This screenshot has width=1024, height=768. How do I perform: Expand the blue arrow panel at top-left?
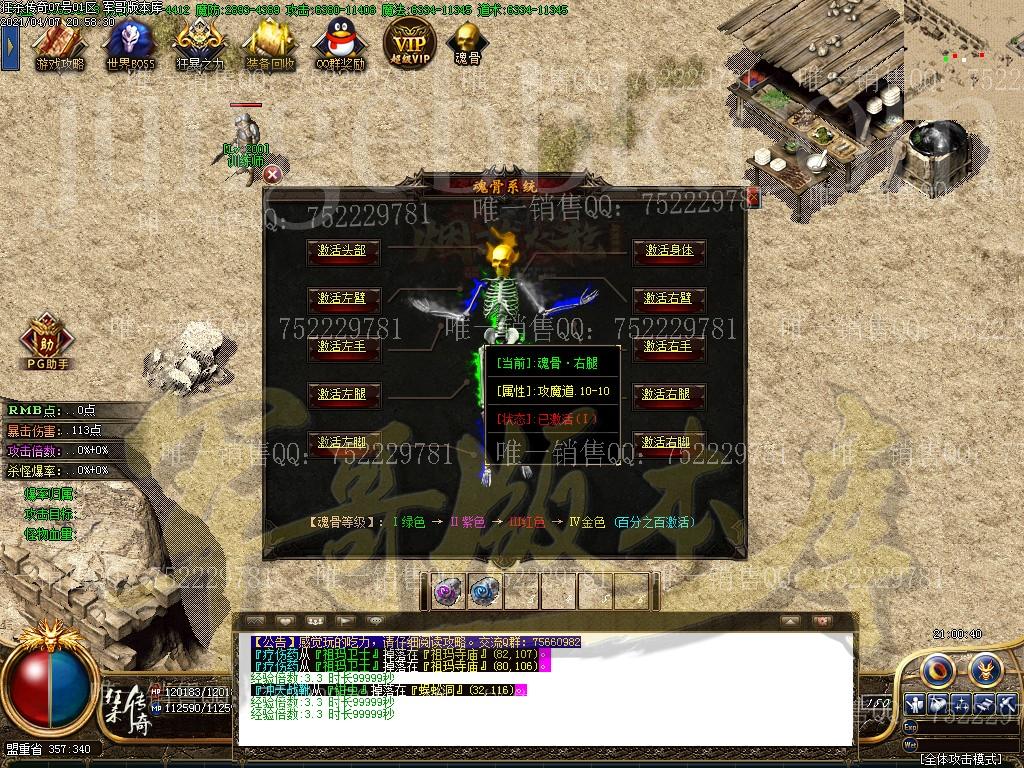point(10,45)
